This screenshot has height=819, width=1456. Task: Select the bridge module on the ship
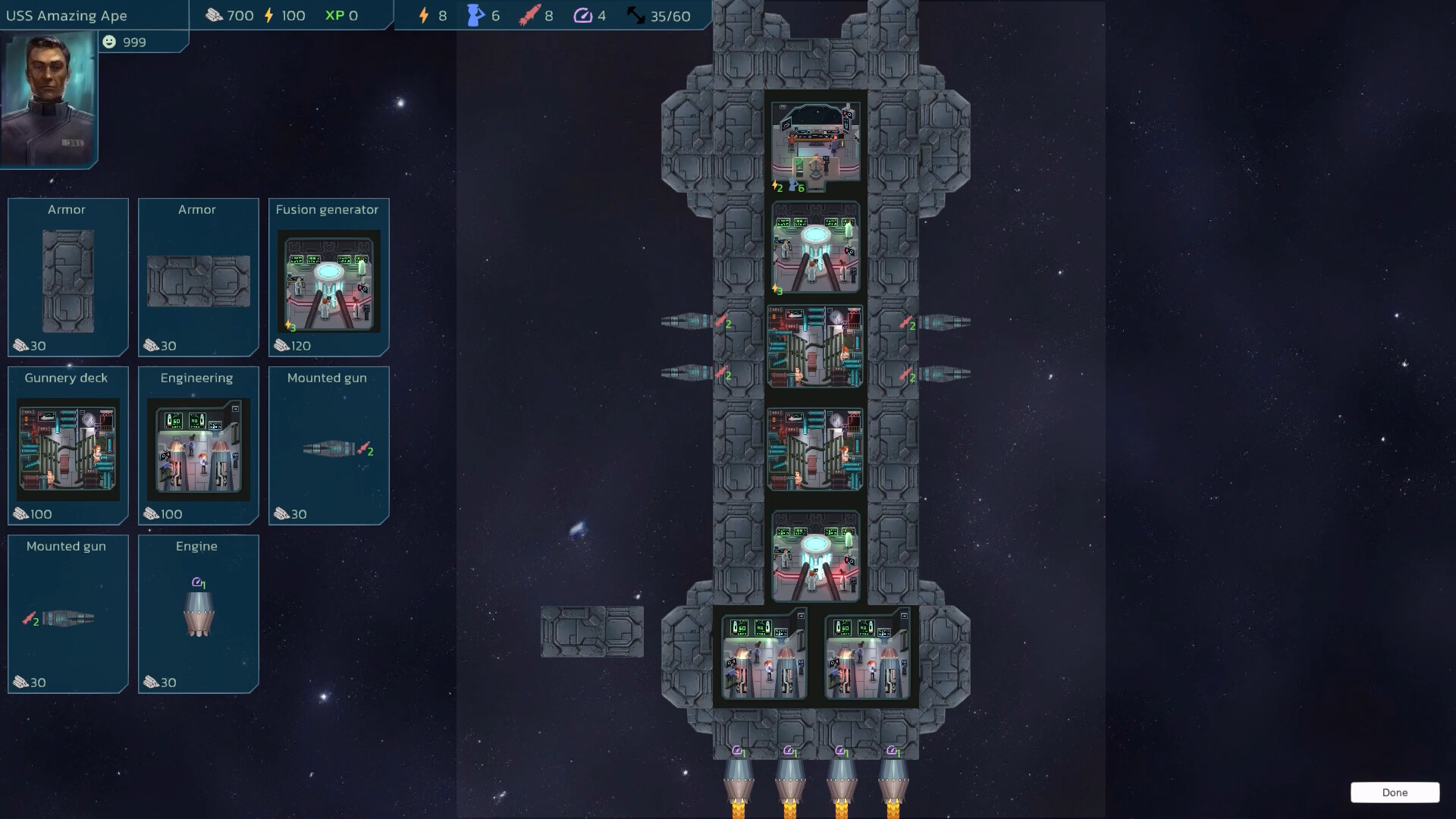coord(816,144)
